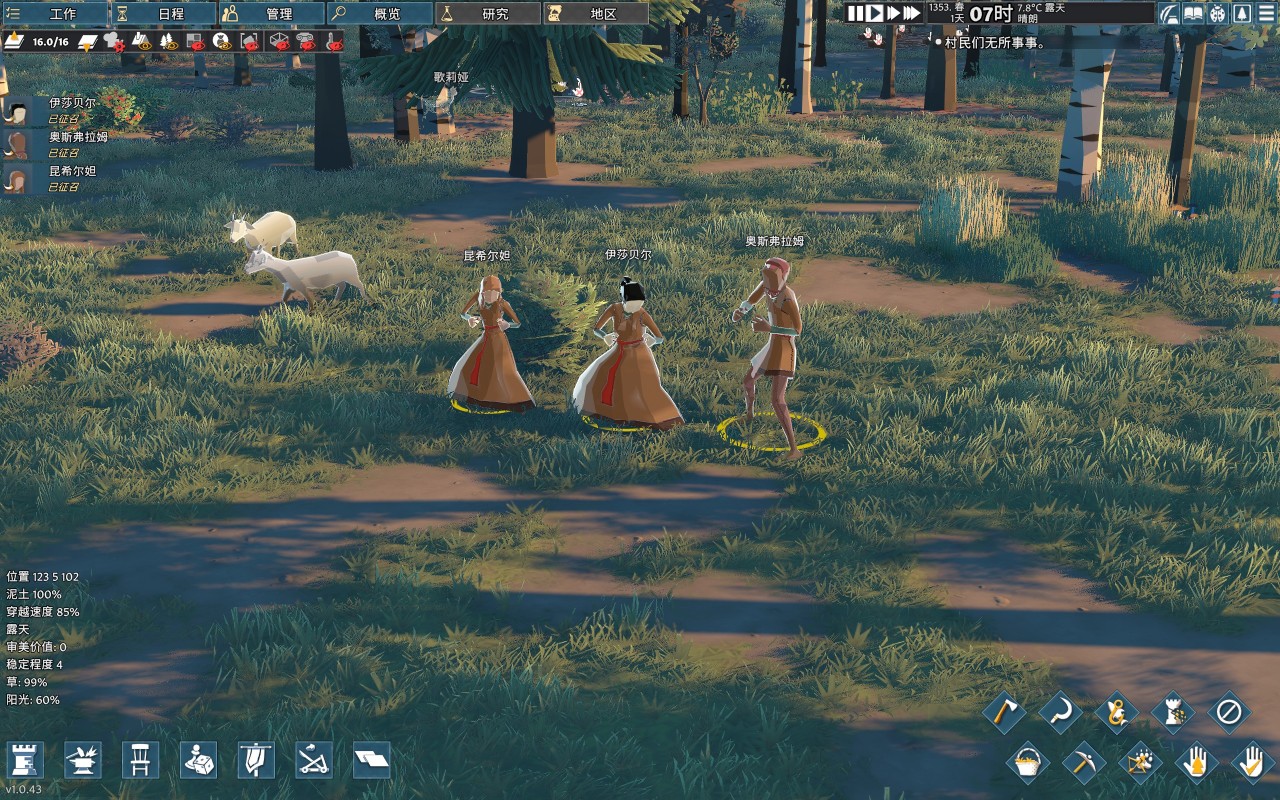The image size is (1280, 800).
Task: Select settler 奥斯弗拉姆 portrait in the list
Action: point(16,145)
